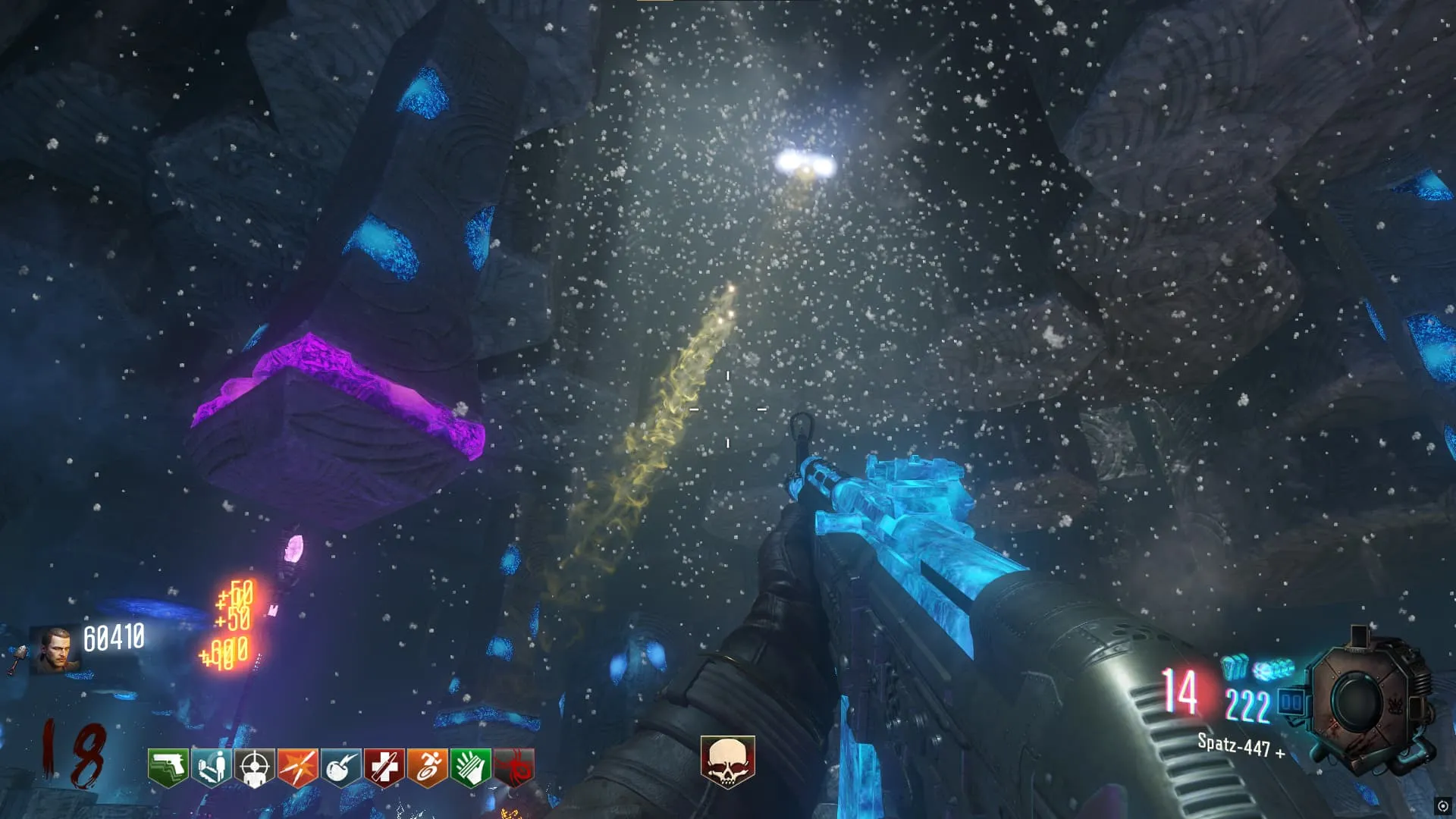Screen dimensions: 1456x819
Task: Click the Deadshot crosshair perk icon
Action: coord(254,767)
